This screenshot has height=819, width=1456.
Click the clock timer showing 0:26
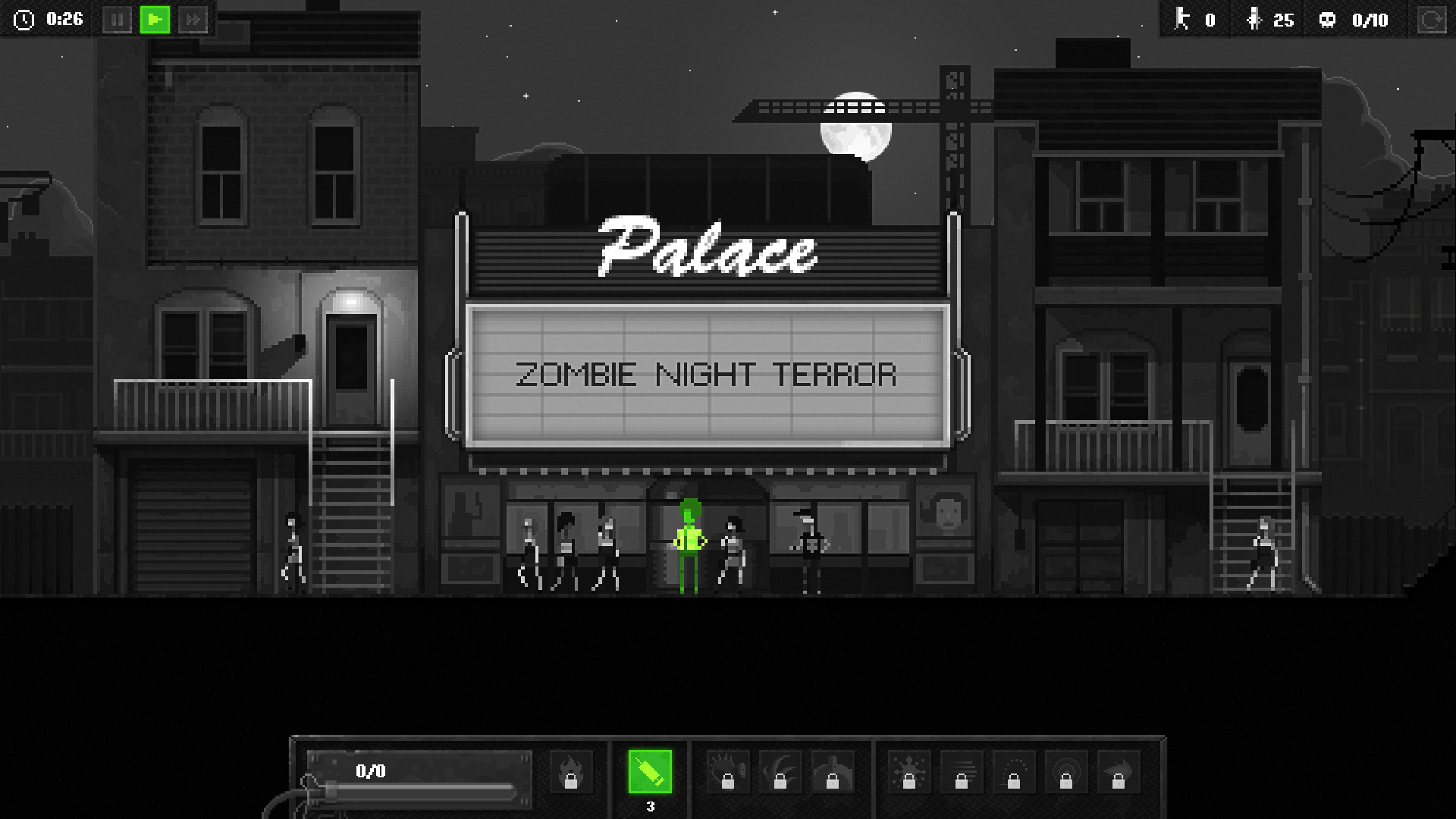click(45, 20)
